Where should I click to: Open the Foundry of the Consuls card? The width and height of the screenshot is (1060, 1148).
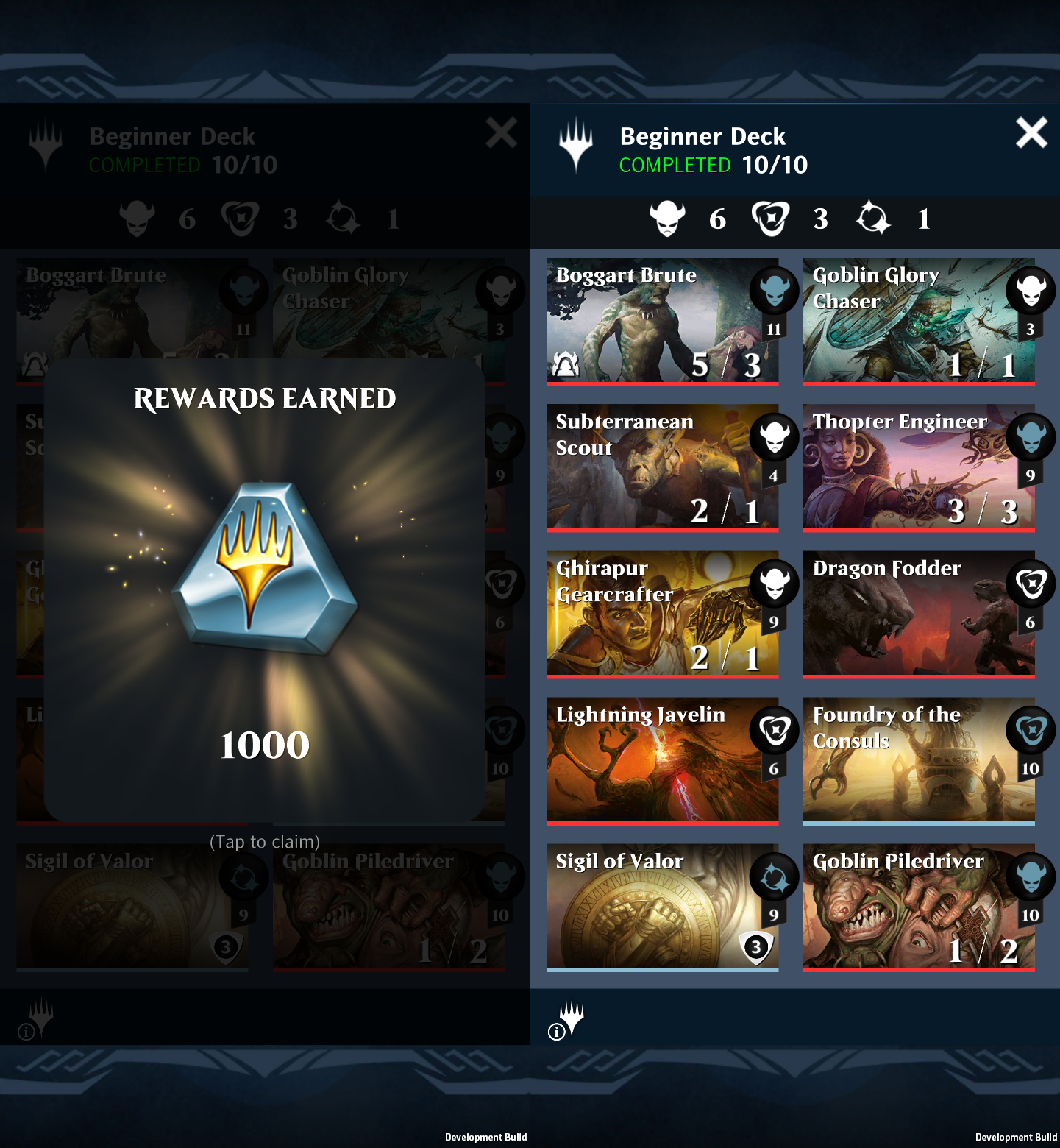918,759
